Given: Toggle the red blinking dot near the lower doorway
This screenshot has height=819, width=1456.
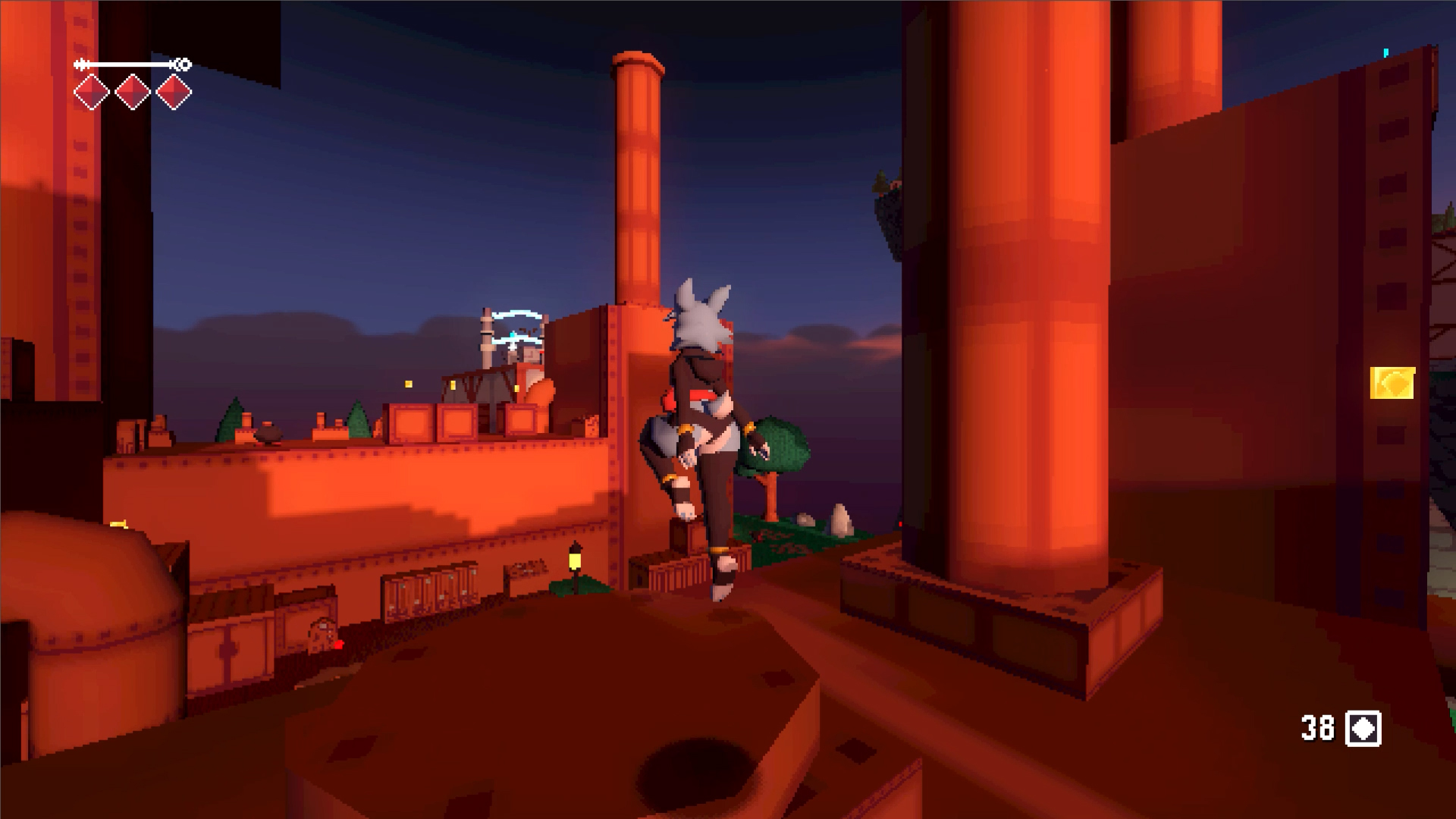Looking at the screenshot, I should 339,645.
